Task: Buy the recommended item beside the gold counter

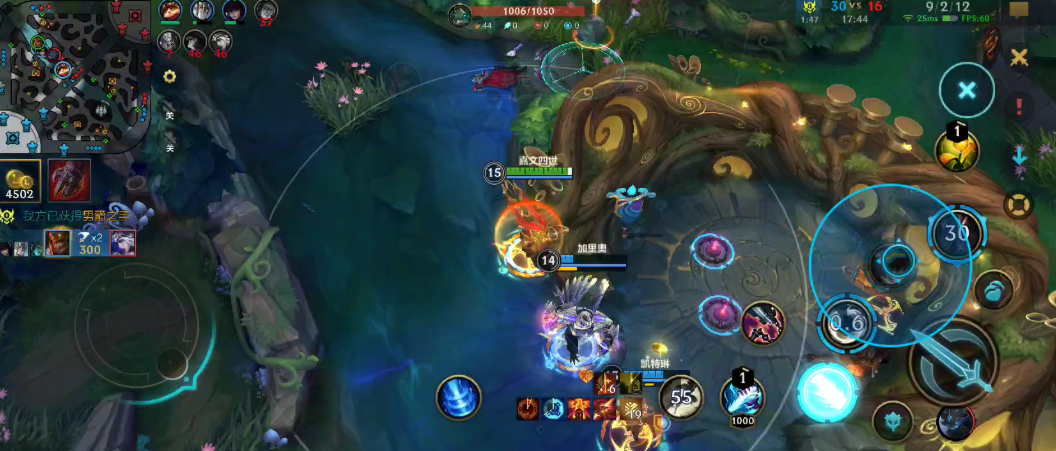Action: tap(69, 180)
